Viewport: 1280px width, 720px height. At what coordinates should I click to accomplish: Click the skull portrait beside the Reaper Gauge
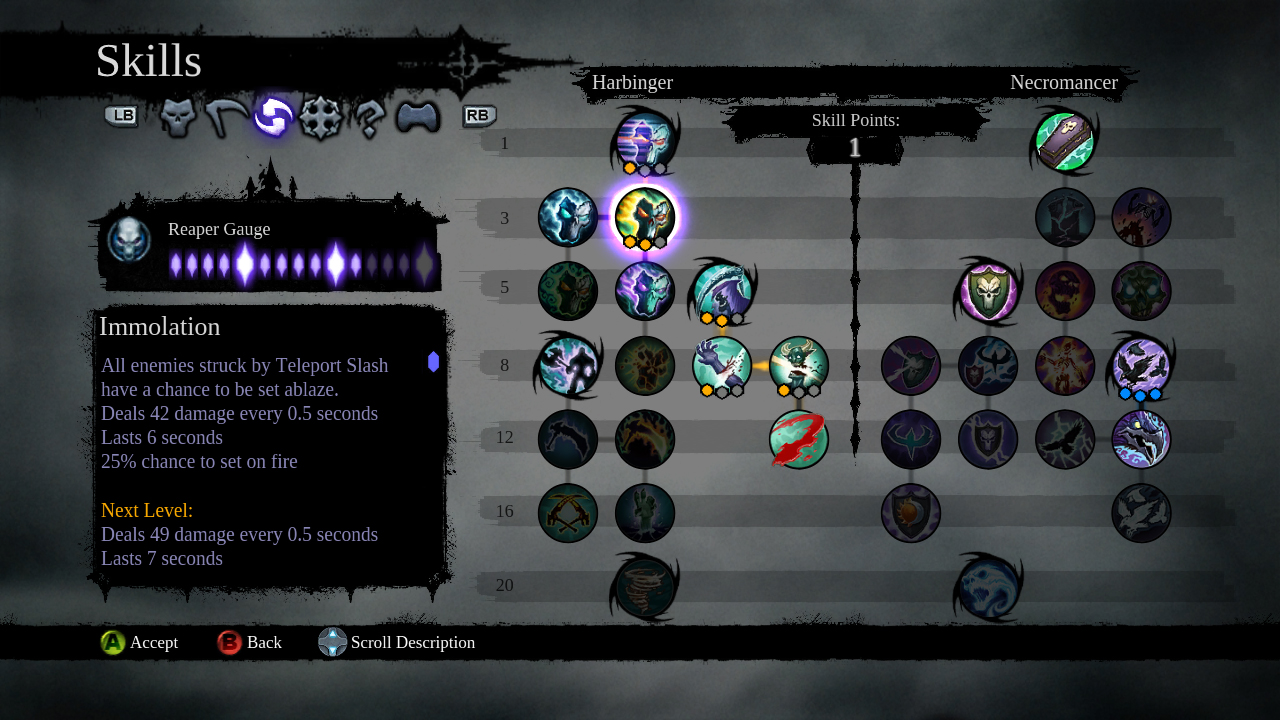128,238
